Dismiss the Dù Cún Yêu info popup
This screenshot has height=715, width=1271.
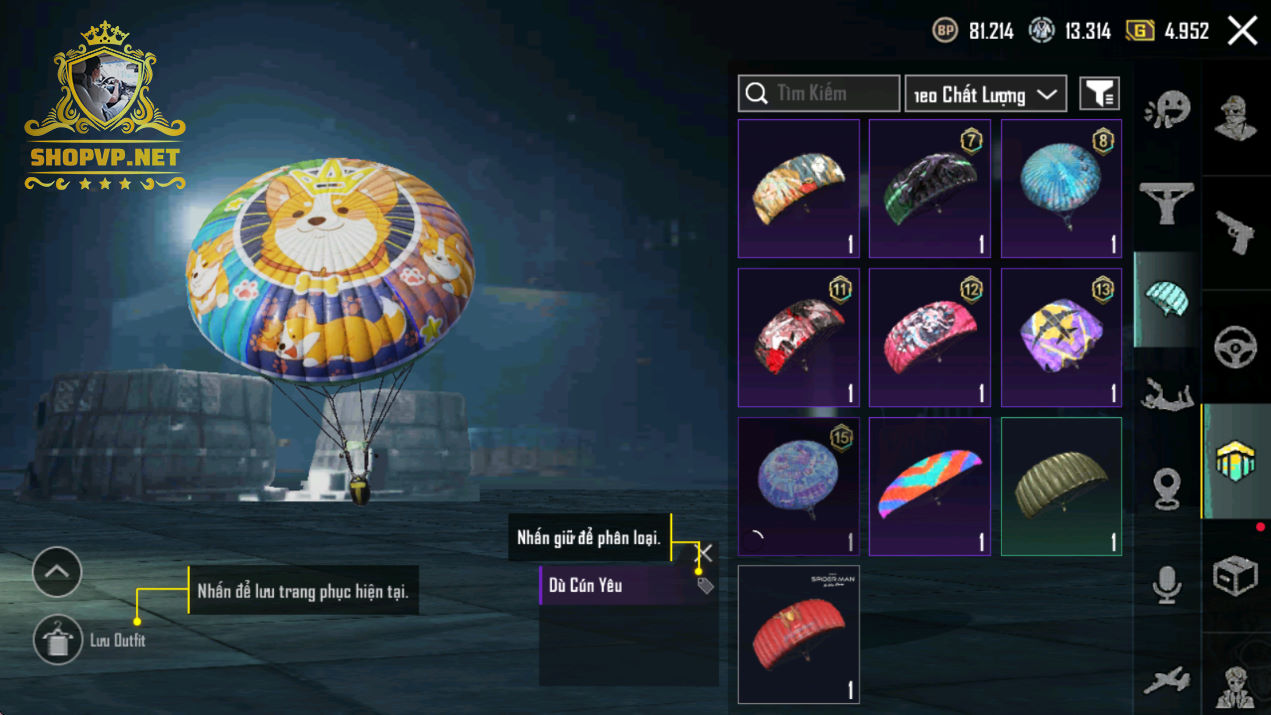(705, 552)
